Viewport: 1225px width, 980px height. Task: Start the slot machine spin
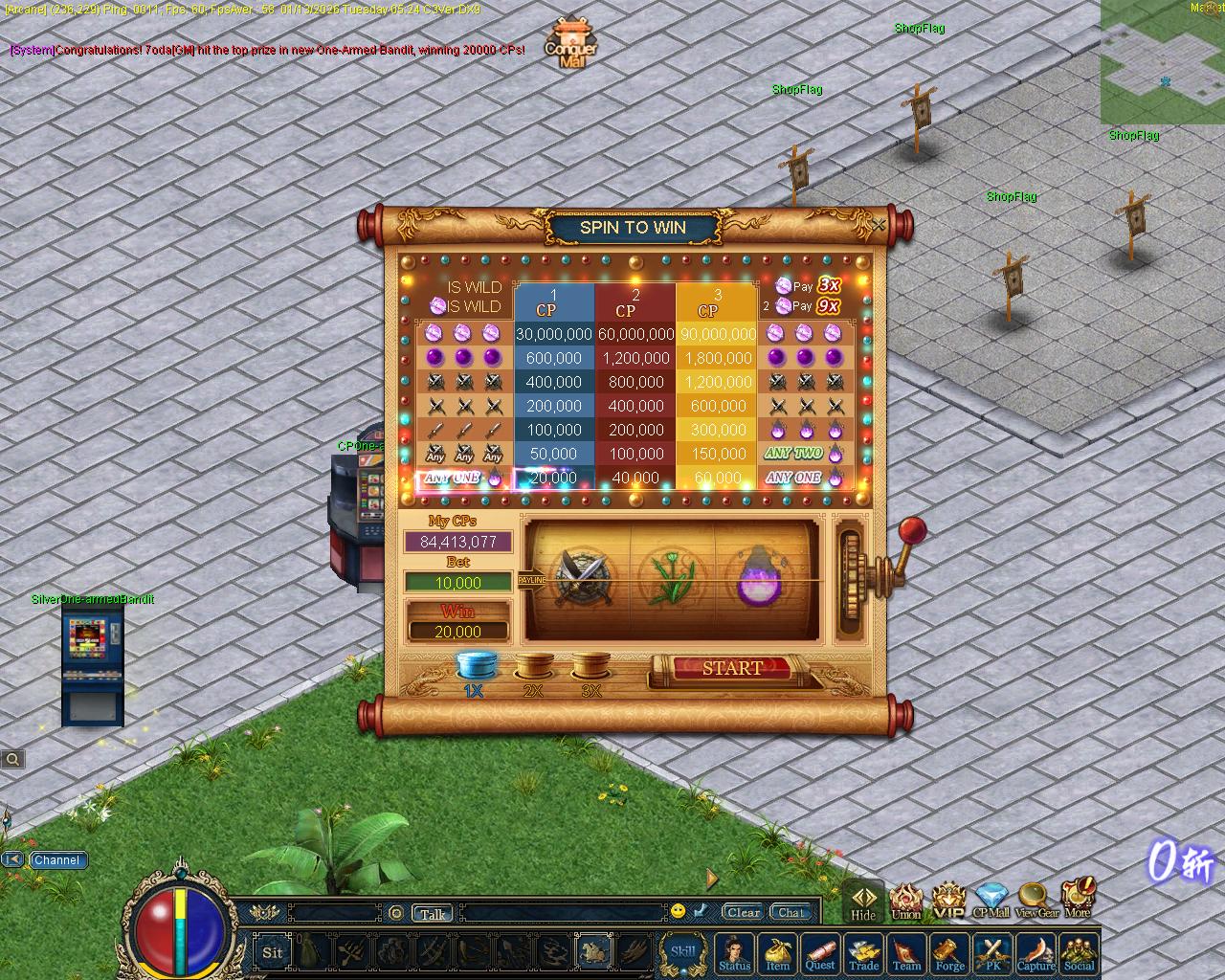click(x=732, y=668)
